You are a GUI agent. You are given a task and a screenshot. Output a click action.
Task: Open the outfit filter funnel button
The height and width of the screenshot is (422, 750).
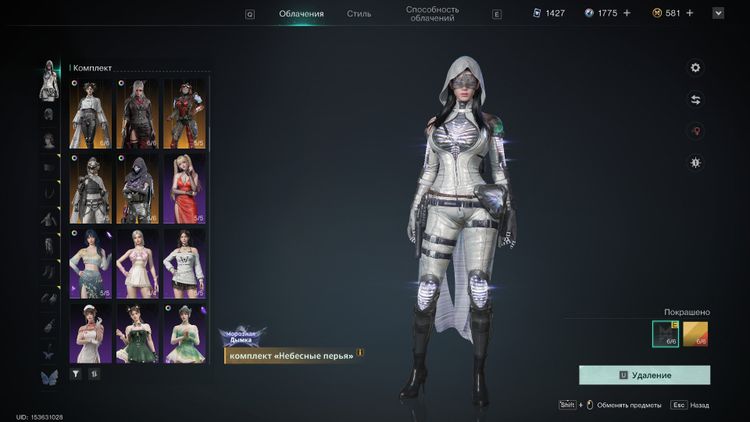point(75,373)
